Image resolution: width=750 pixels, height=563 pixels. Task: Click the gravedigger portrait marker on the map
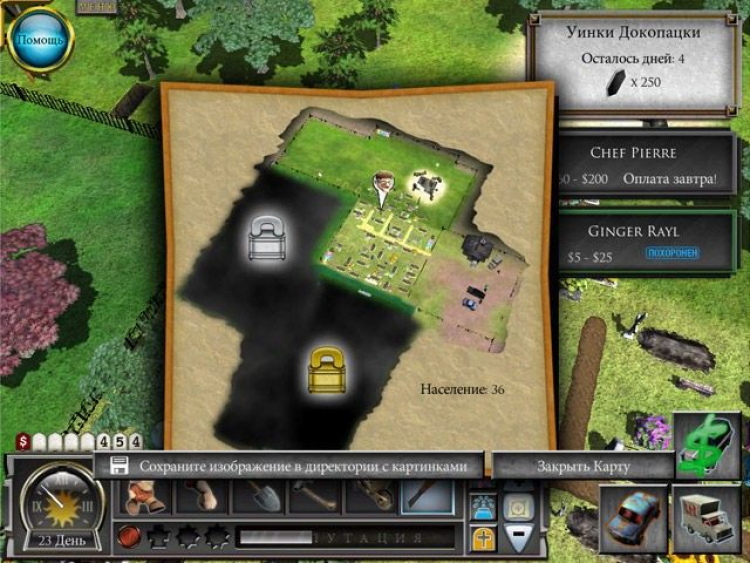pos(383,184)
